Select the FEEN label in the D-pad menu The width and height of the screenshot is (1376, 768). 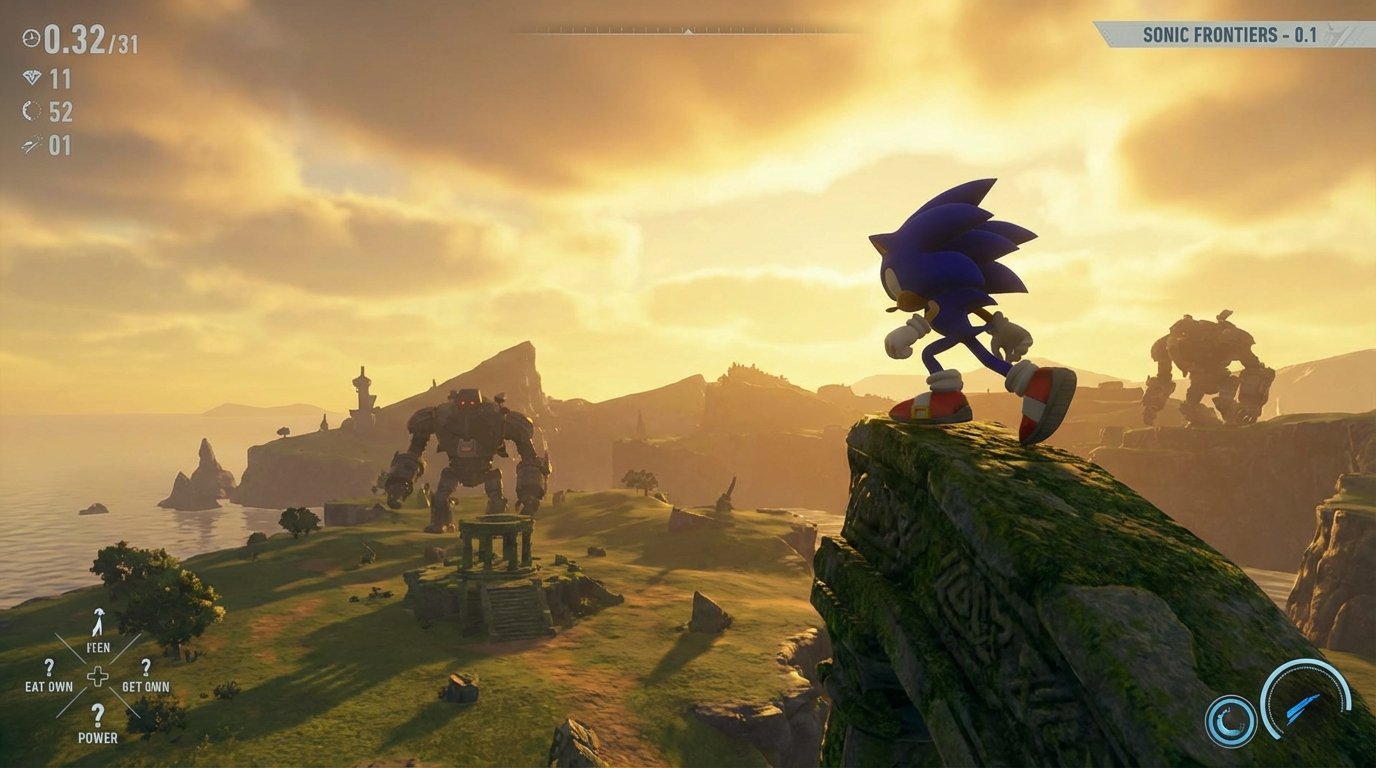click(98, 647)
